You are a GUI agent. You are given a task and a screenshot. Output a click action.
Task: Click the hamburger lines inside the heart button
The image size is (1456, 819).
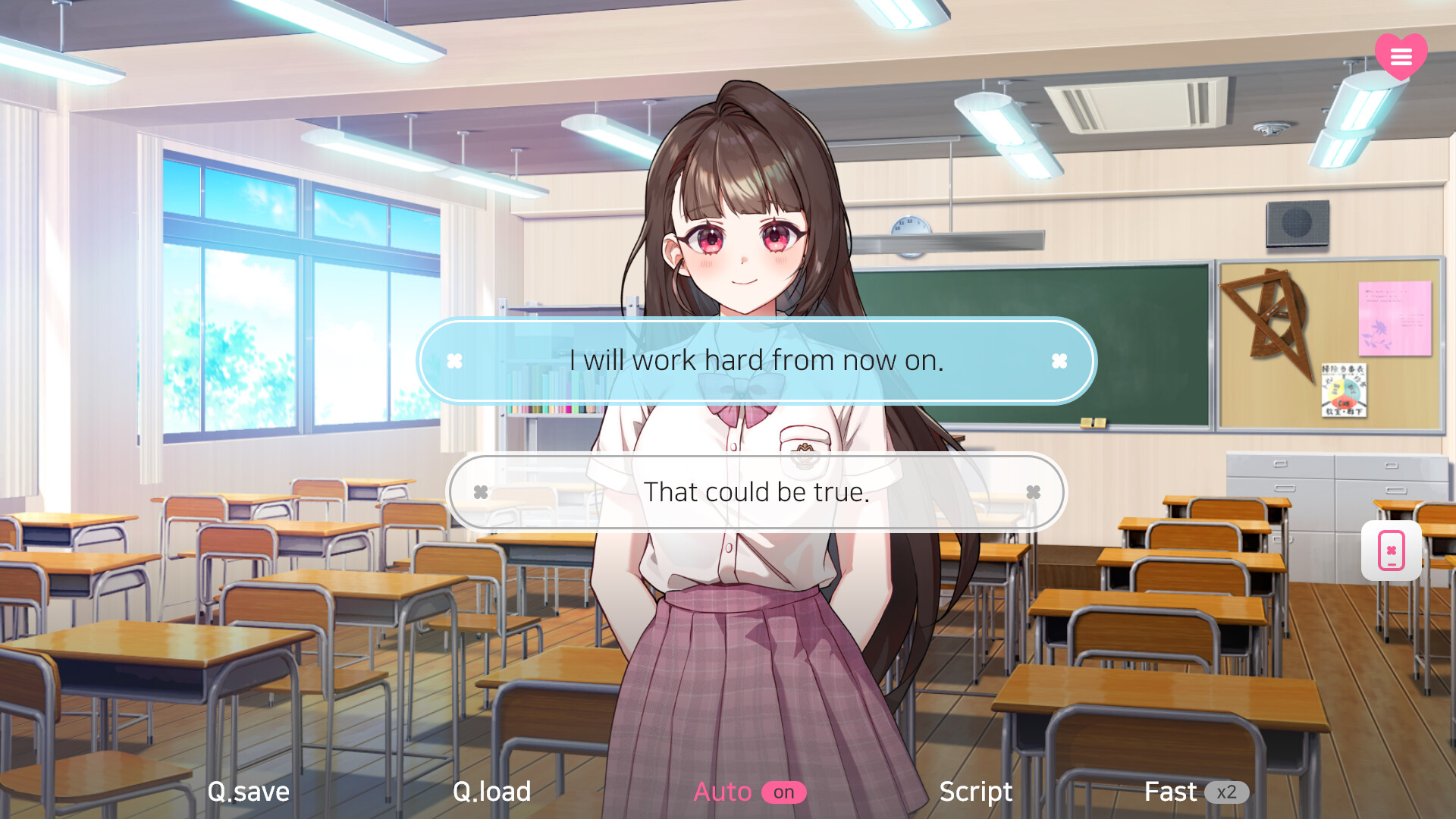(1401, 55)
